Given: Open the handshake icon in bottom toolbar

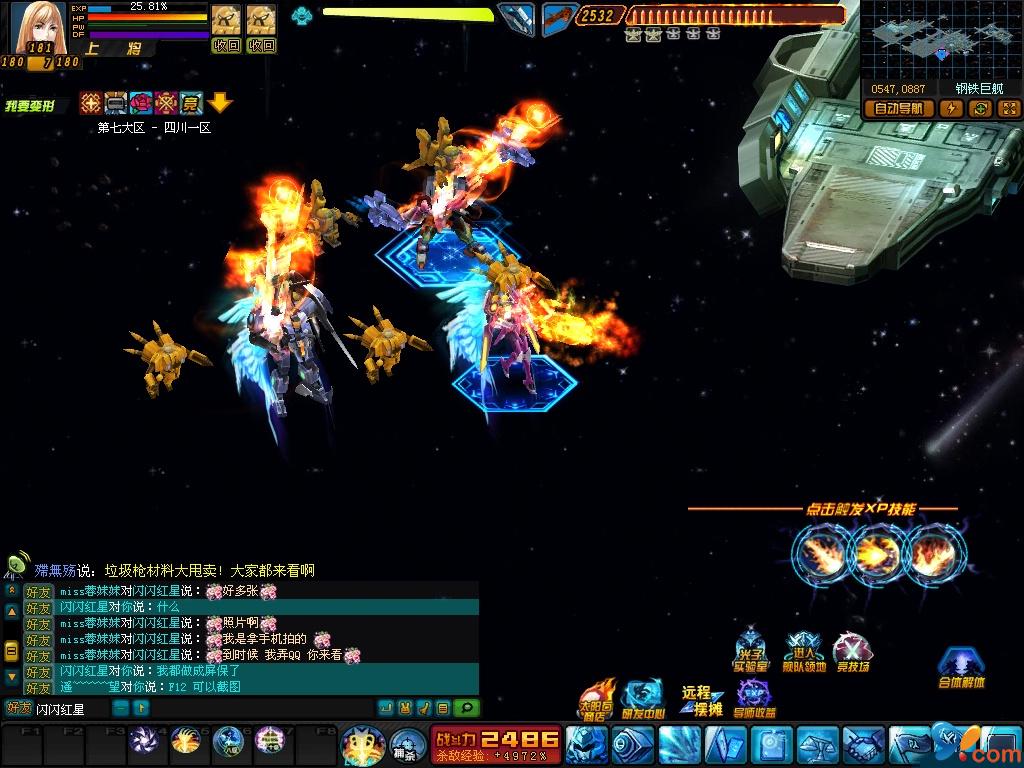Looking at the screenshot, I should pyautogui.click(x=862, y=745).
